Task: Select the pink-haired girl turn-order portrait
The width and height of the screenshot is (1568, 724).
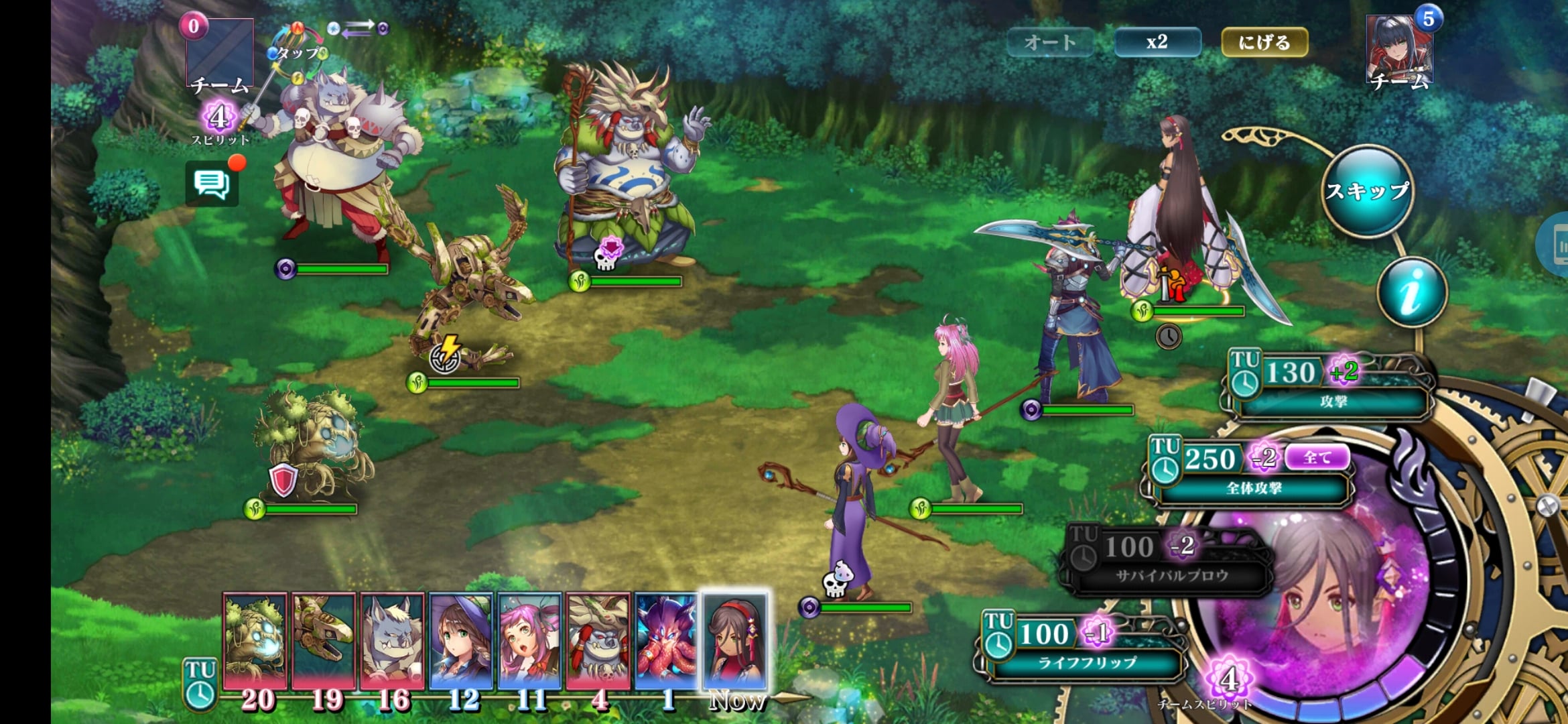Action: [x=529, y=640]
